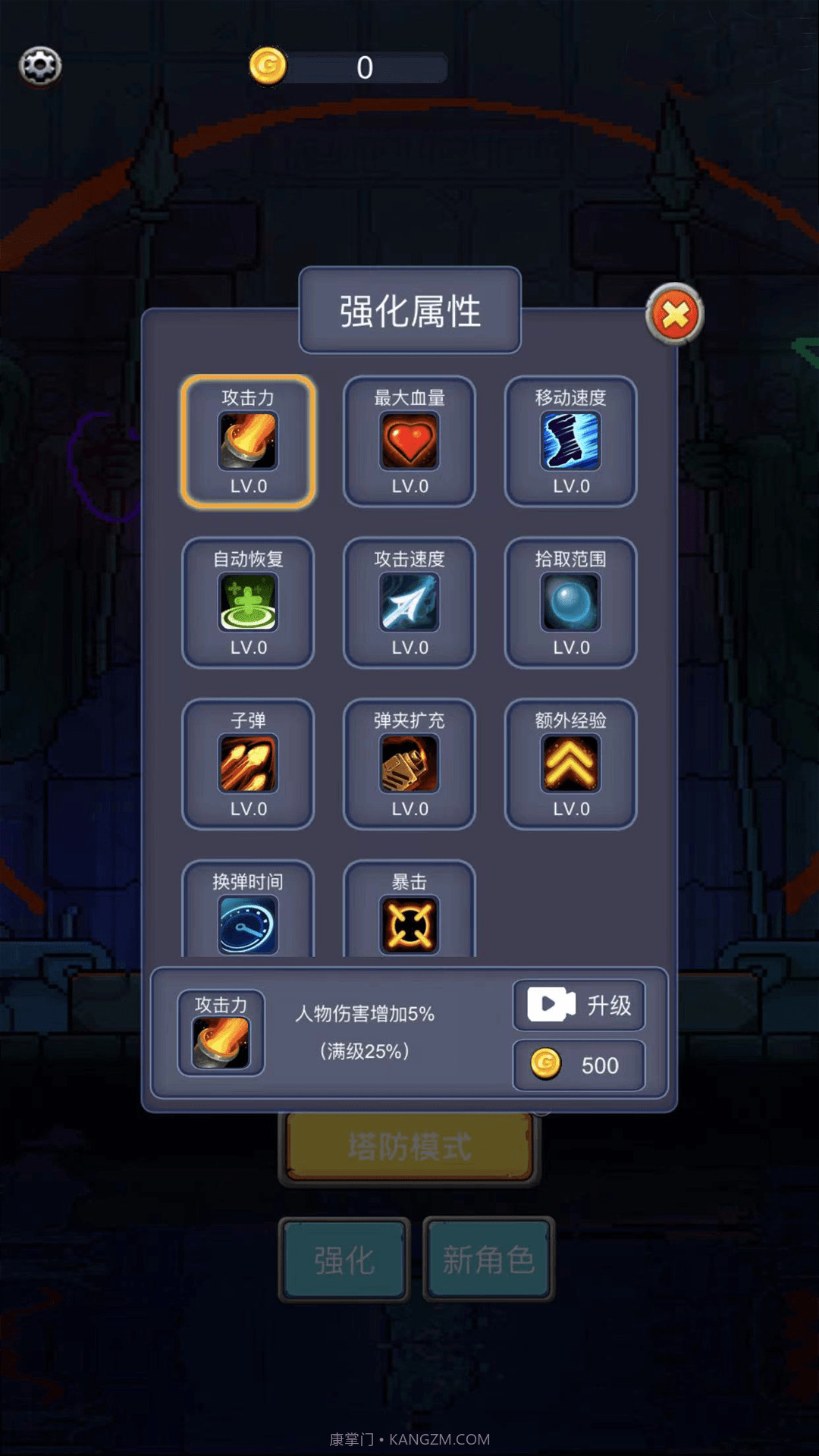The height and width of the screenshot is (1456, 819).
Task: Choose the 移动速度 movement speed upgrade
Action: point(570,441)
